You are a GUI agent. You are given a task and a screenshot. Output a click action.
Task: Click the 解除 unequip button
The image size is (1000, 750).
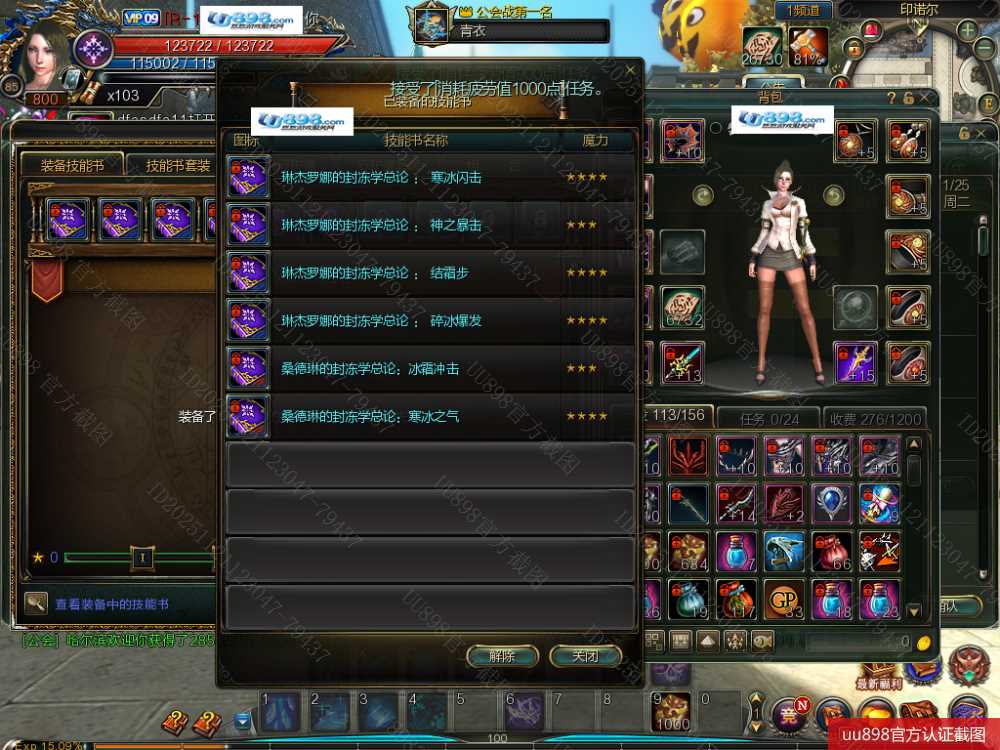pyautogui.click(x=503, y=657)
